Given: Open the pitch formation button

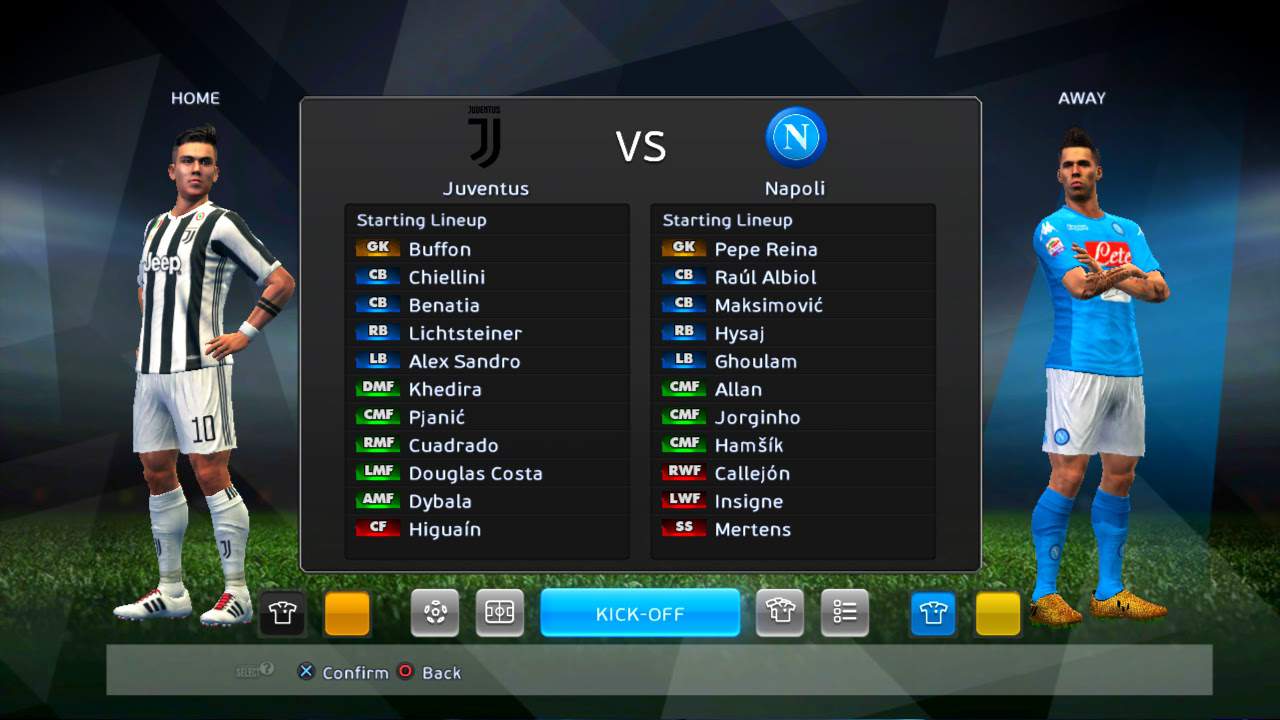Looking at the screenshot, I should (x=499, y=613).
